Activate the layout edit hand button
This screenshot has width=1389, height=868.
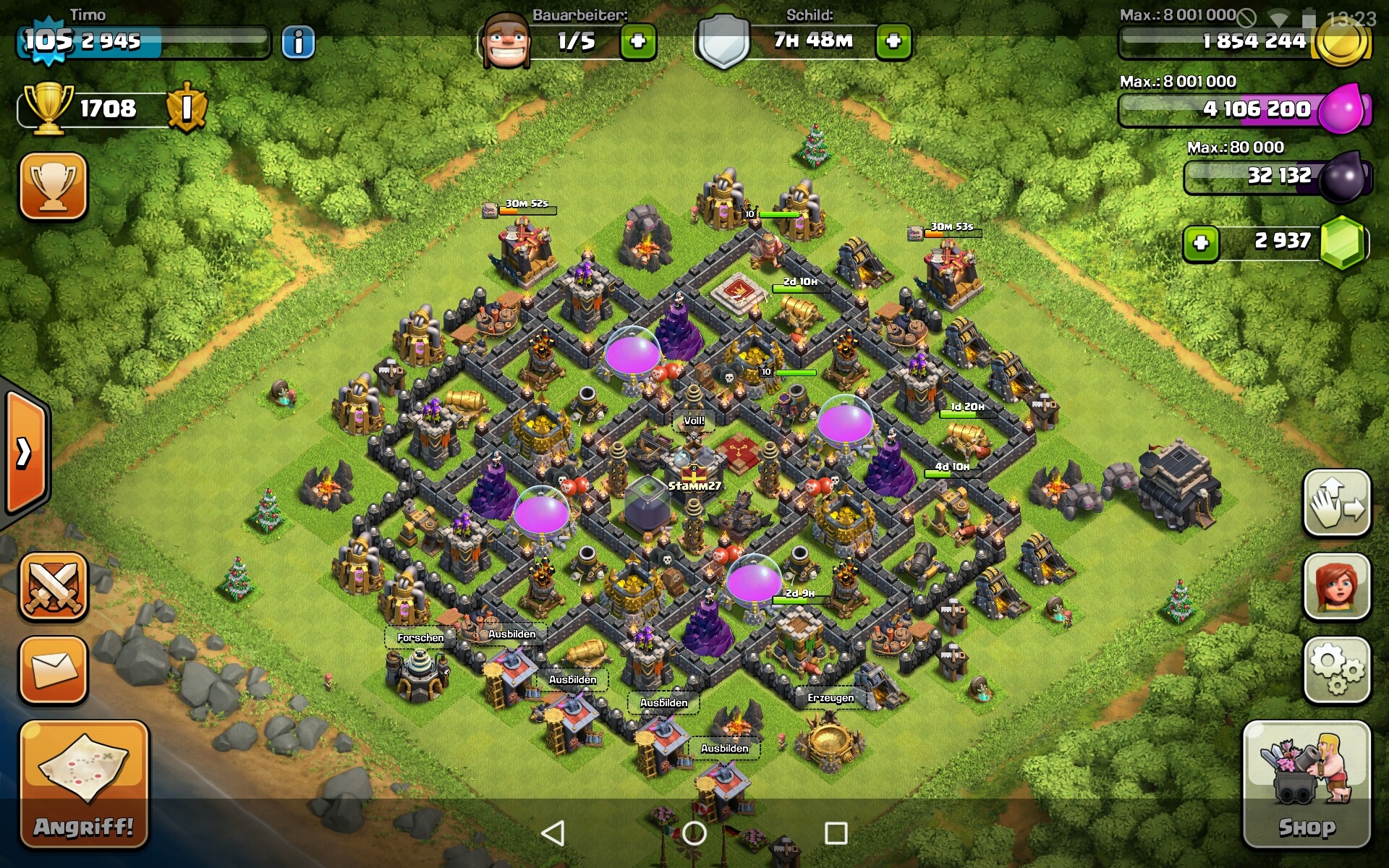(1337, 503)
